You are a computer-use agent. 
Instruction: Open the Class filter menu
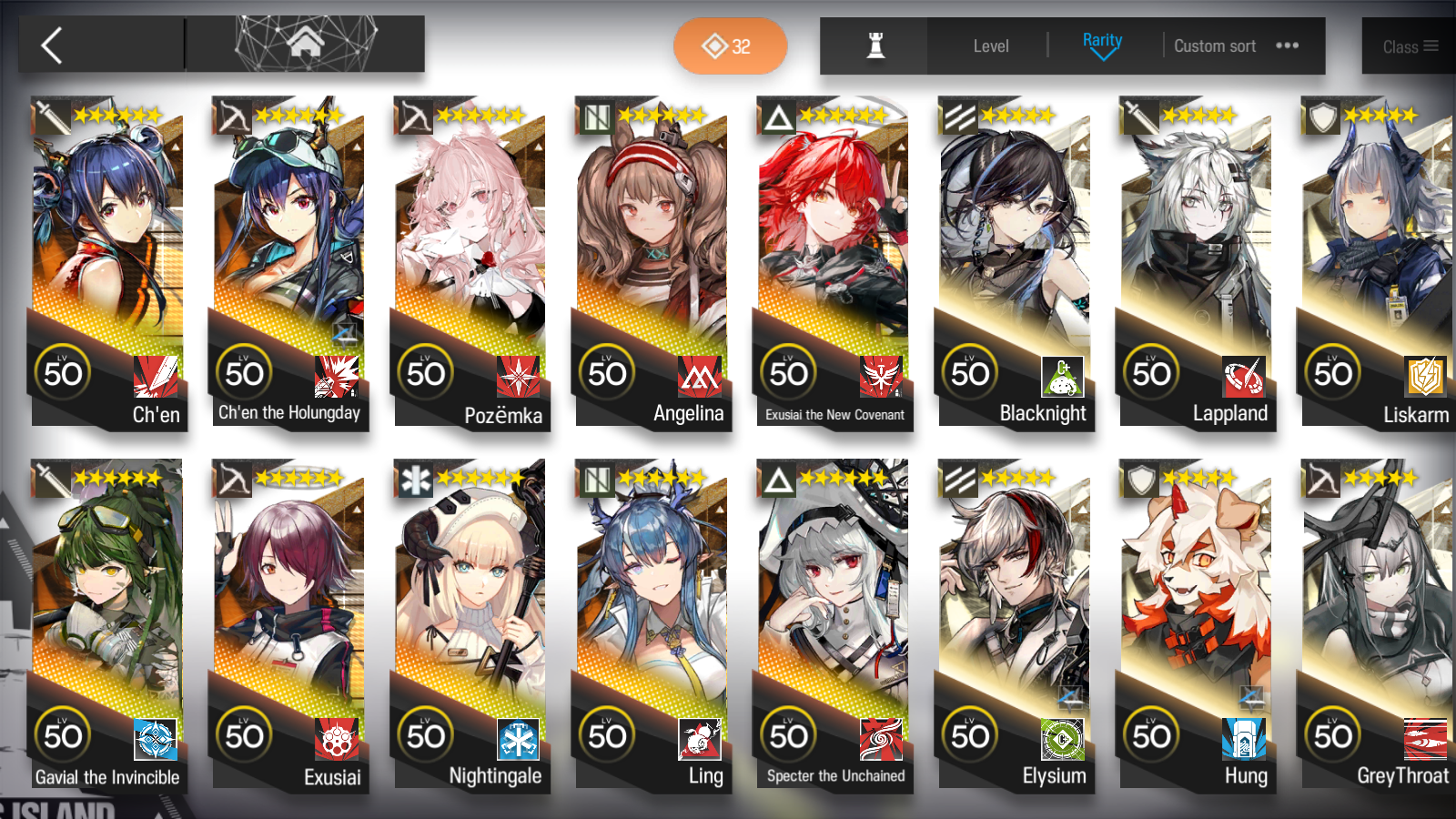point(1407,45)
